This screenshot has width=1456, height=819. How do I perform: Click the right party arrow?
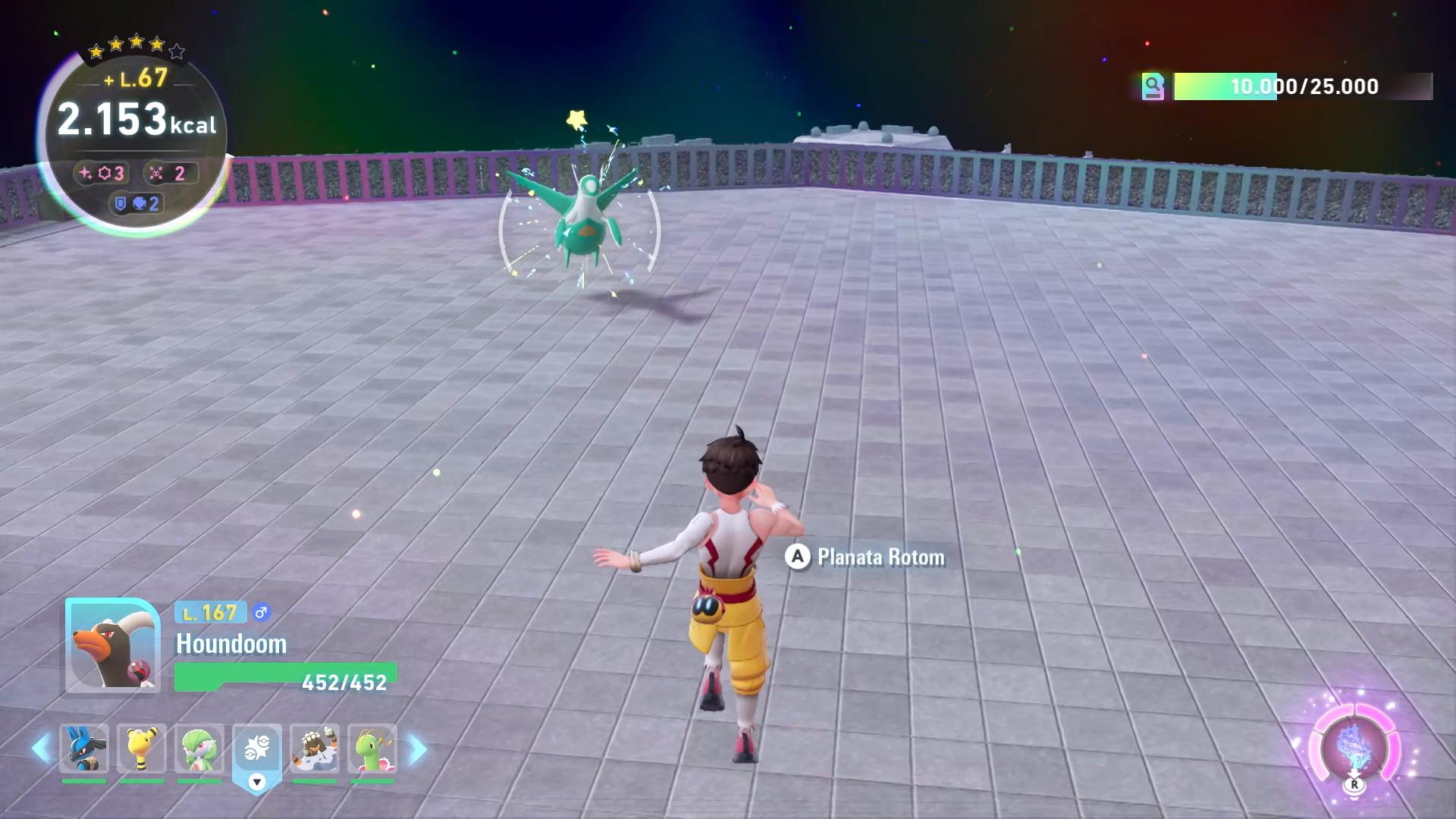(417, 749)
